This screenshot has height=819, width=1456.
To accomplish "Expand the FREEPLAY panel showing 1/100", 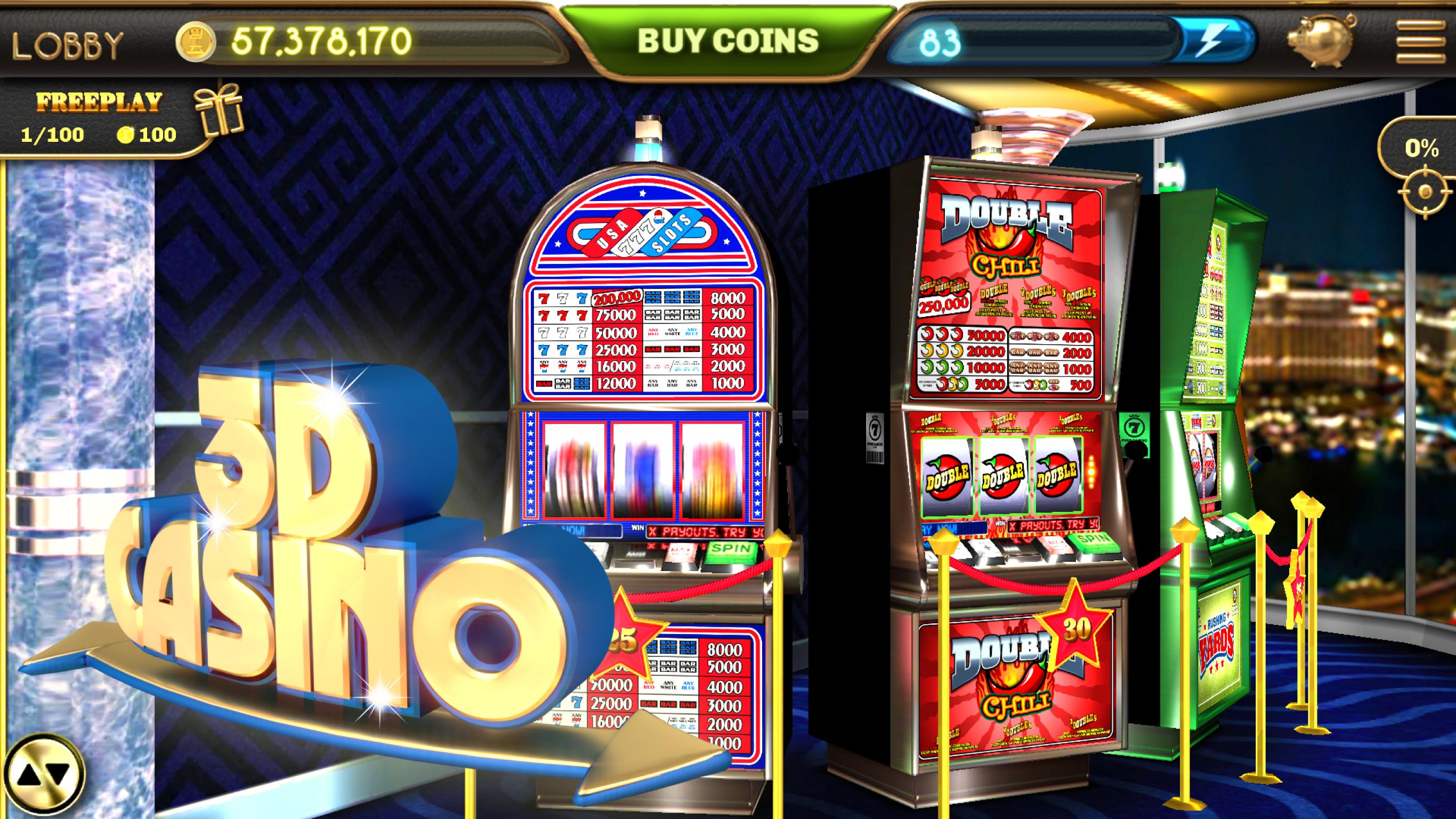I will click(x=85, y=119).
